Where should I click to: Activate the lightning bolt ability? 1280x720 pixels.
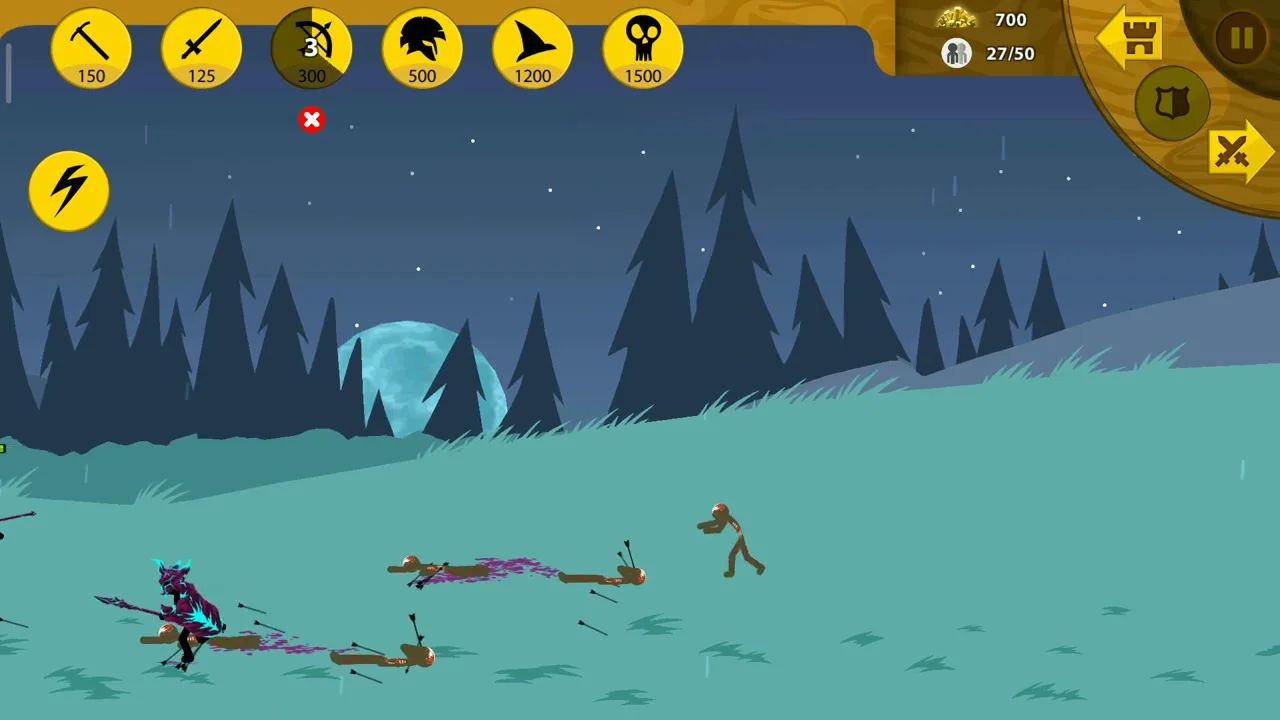coord(69,190)
